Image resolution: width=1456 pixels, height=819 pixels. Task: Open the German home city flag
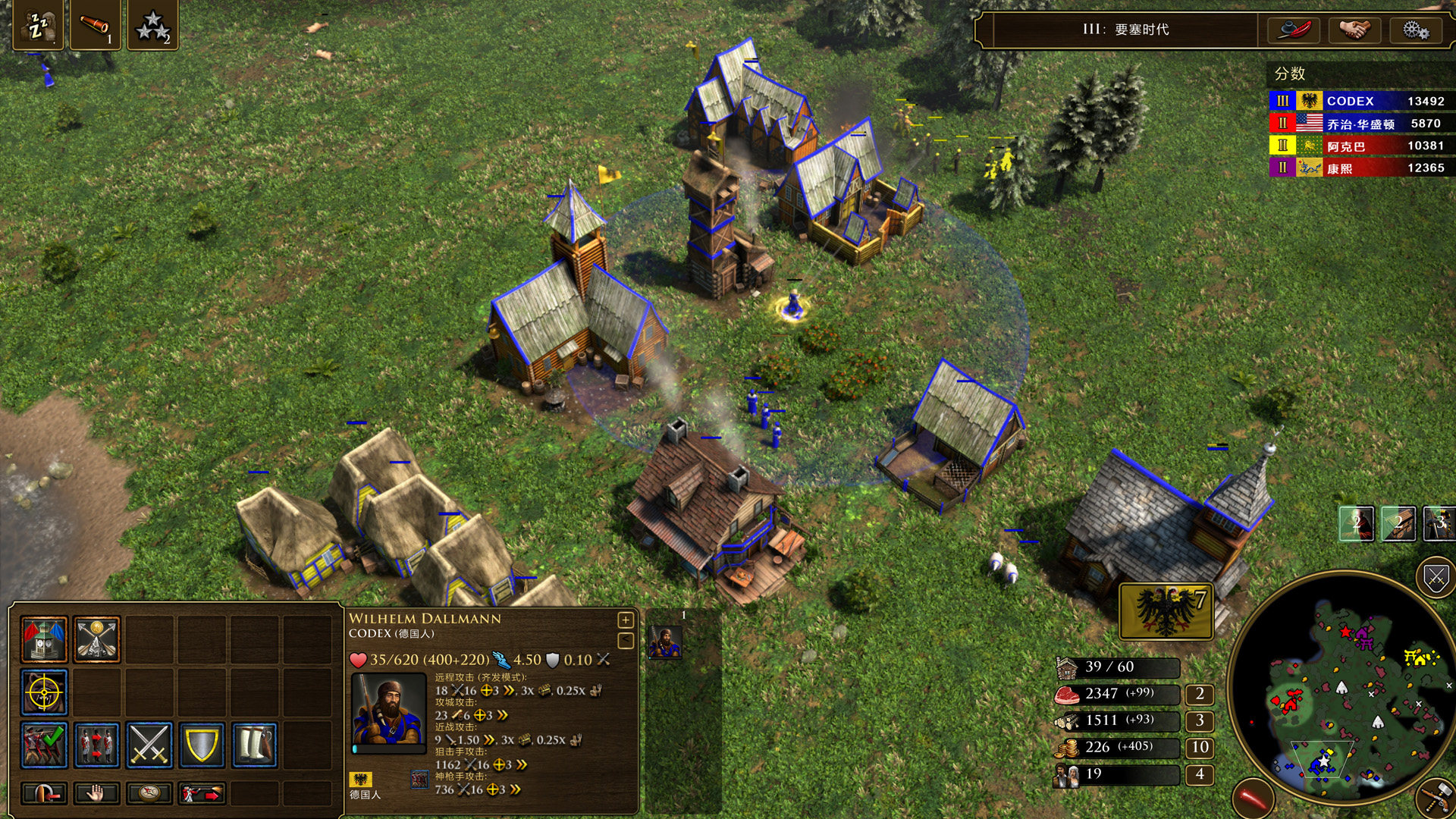(1166, 610)
